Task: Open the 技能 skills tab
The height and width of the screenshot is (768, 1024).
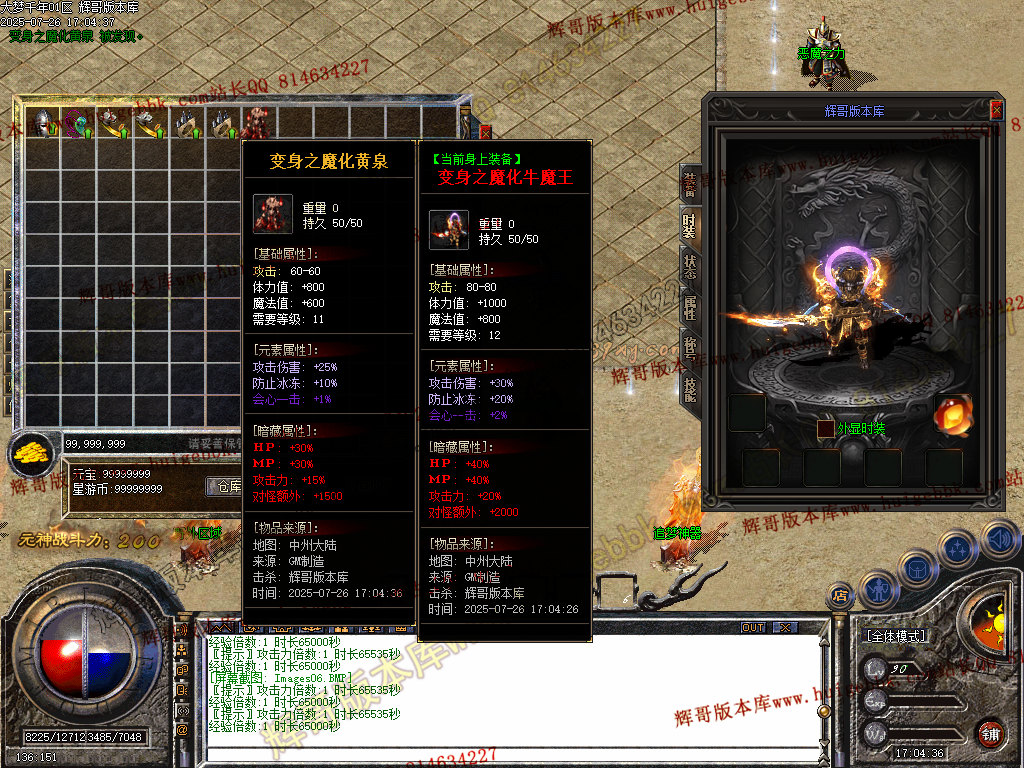Action: tap(690, 390)
